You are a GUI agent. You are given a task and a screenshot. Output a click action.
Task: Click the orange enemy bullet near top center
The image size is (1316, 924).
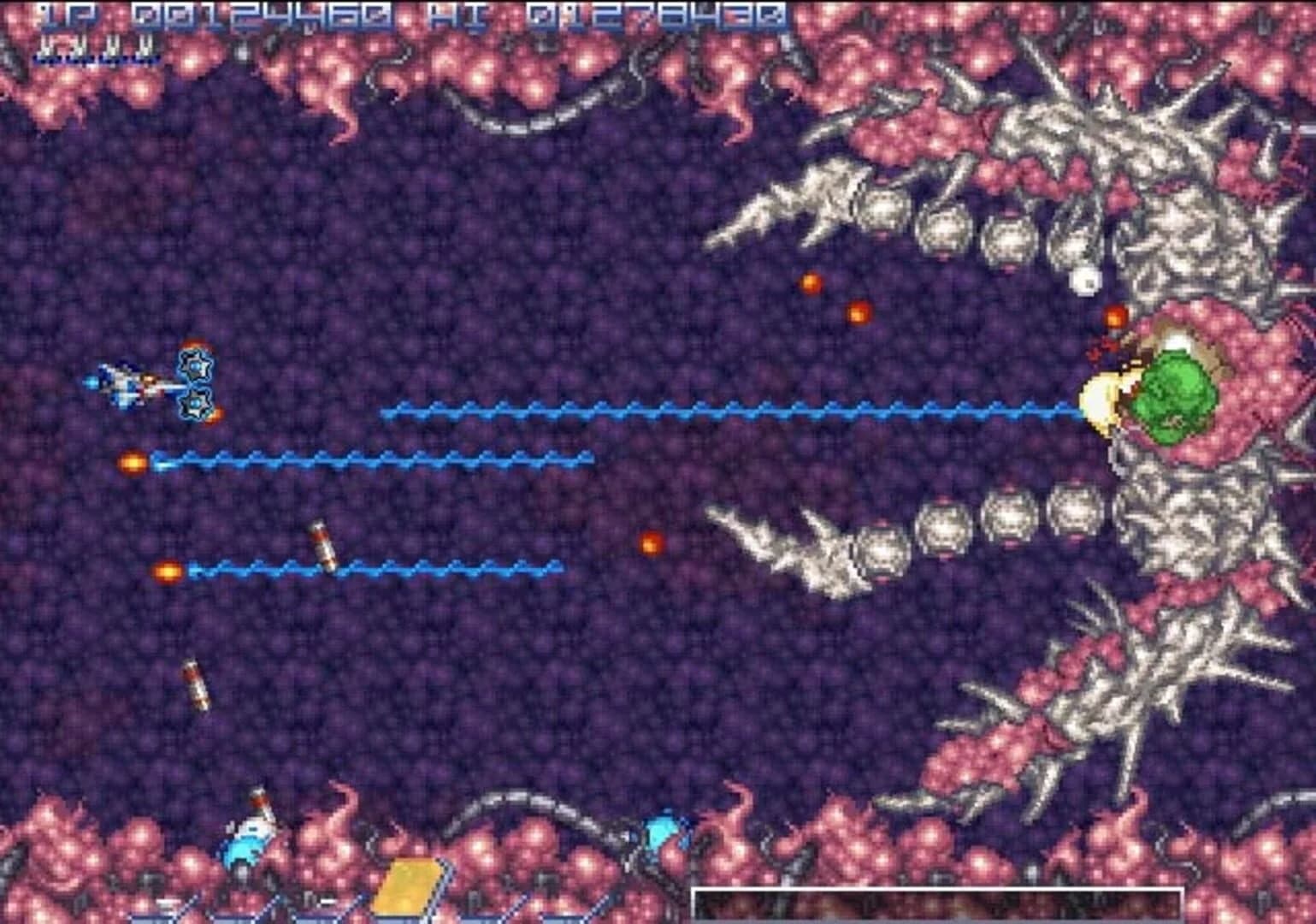(x=811, y=281)
